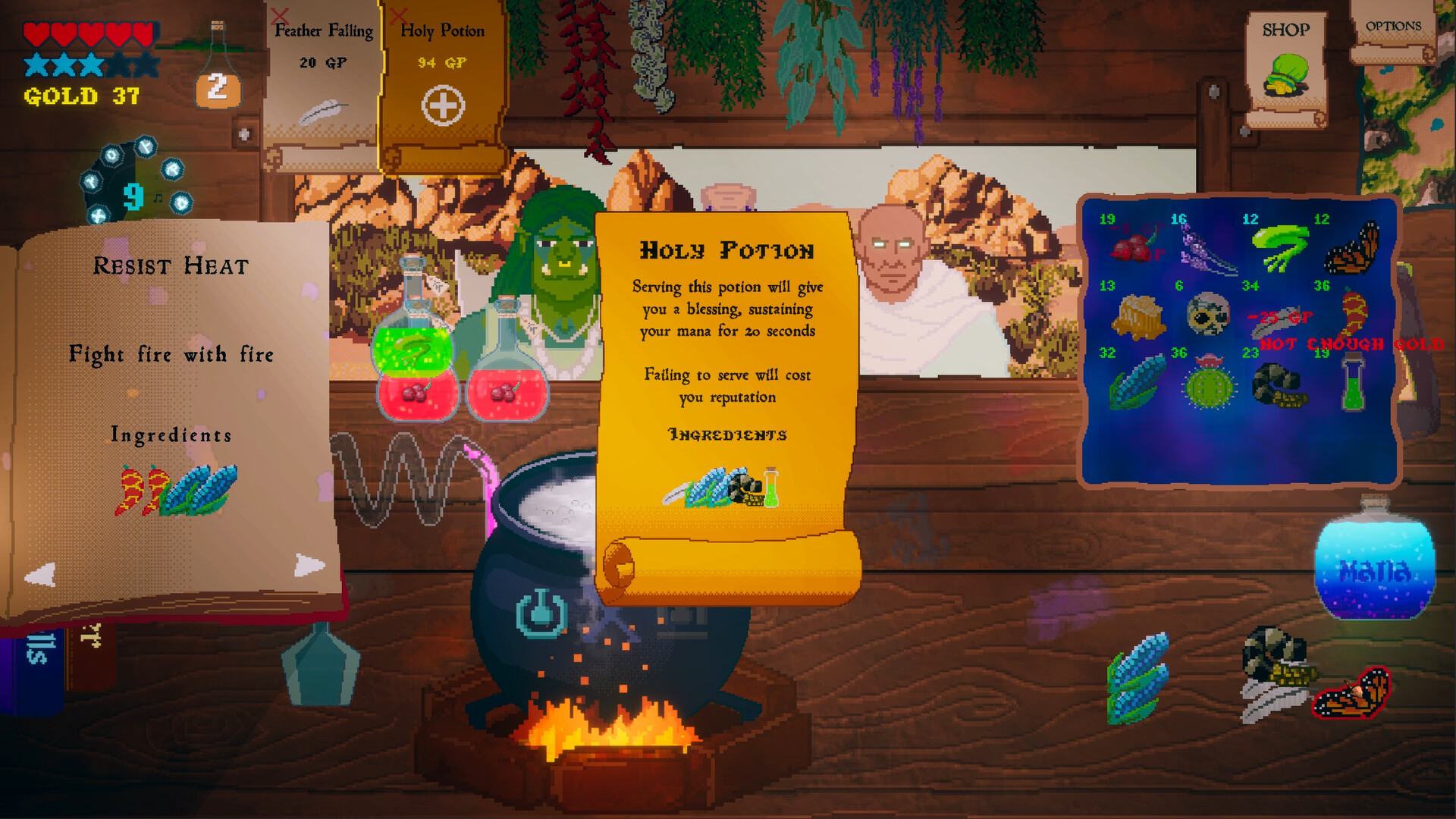Select the blue corn ingredient

point(1136,382)
